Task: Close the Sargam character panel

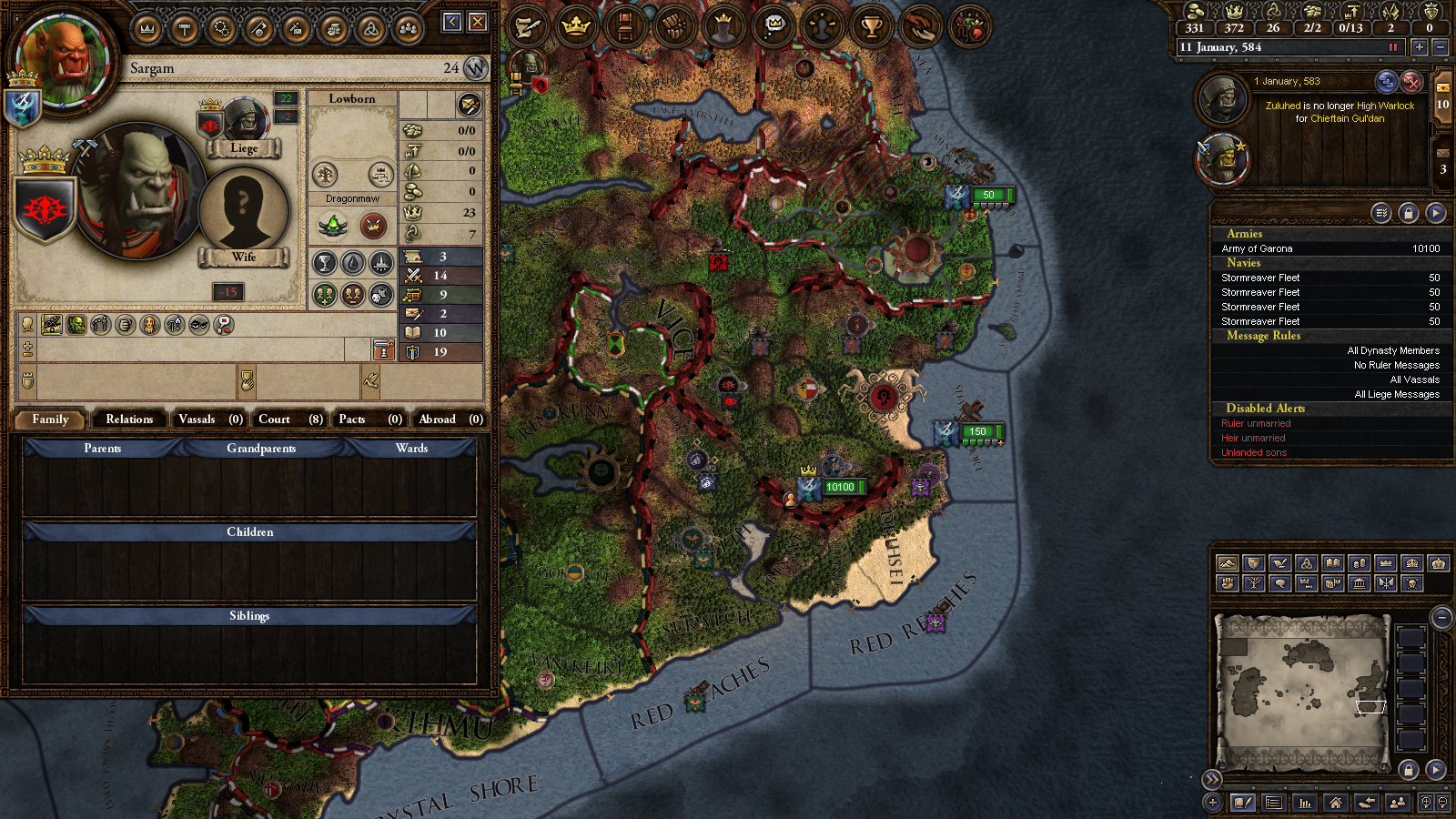Action: [478, 22]
